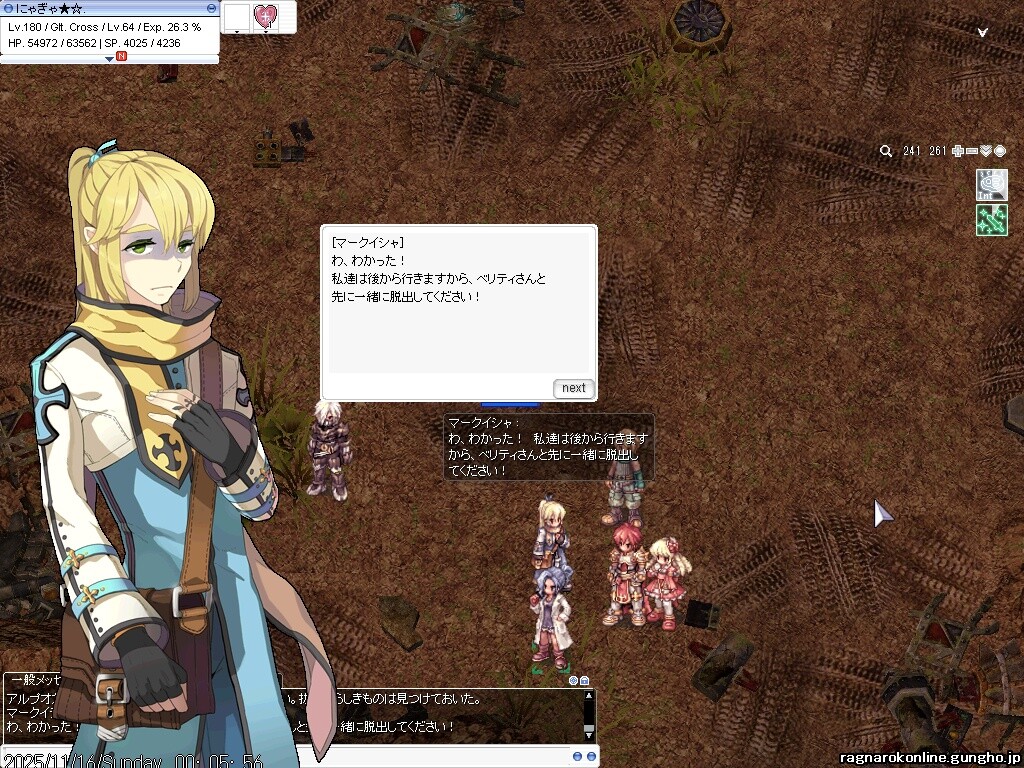Zoom out the minimap with minus button

pos(972,151)
